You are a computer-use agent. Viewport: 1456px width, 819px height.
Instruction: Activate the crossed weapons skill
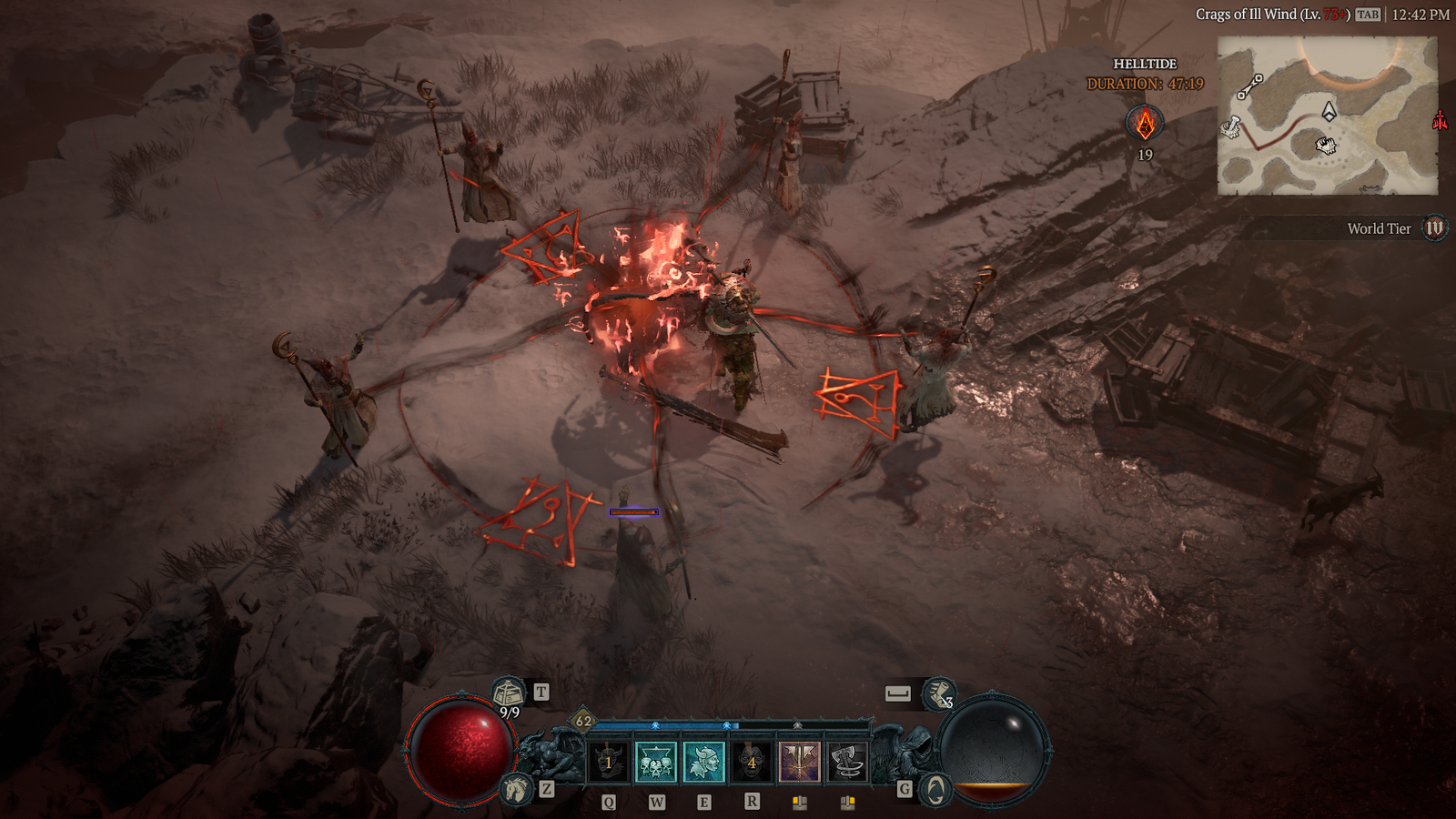tap(800, 763)
